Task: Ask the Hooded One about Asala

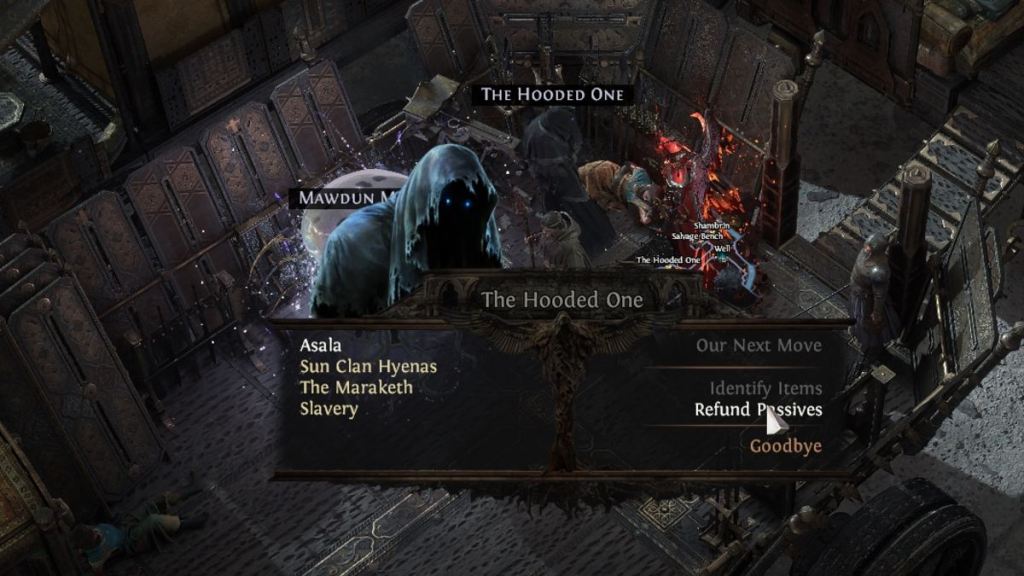Action: click(321, 346)
